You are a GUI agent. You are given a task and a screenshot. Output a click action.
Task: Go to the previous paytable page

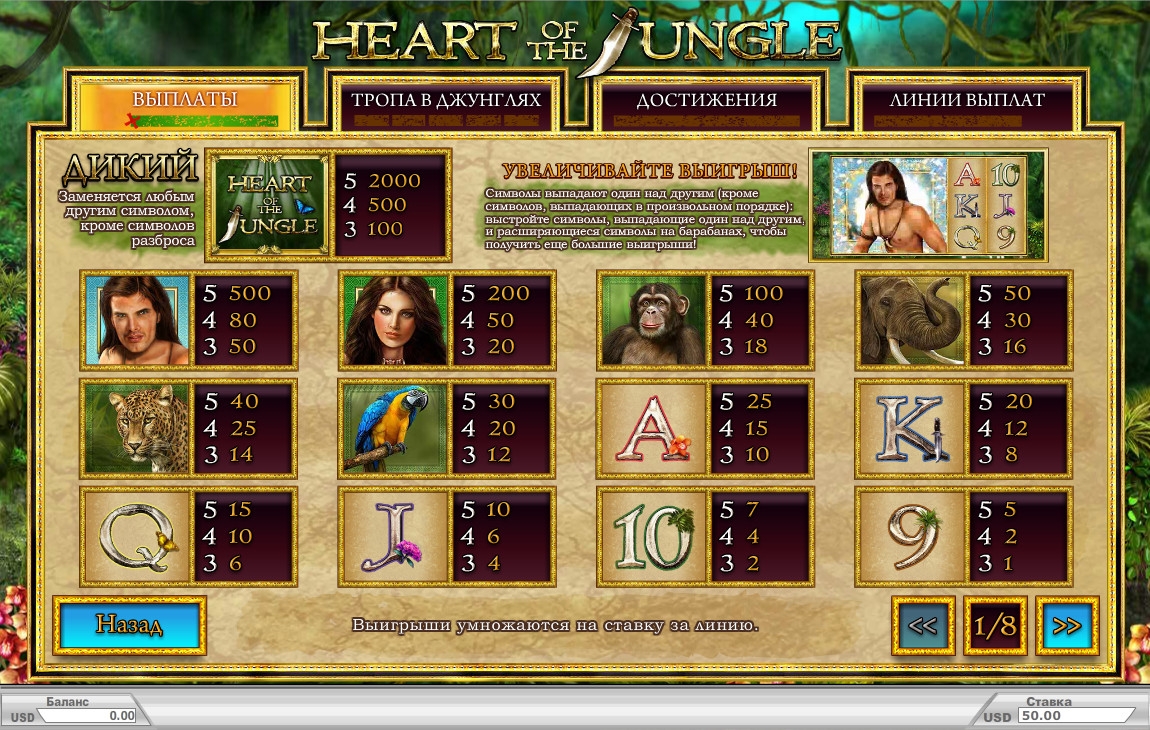click(x=923, y=626)
